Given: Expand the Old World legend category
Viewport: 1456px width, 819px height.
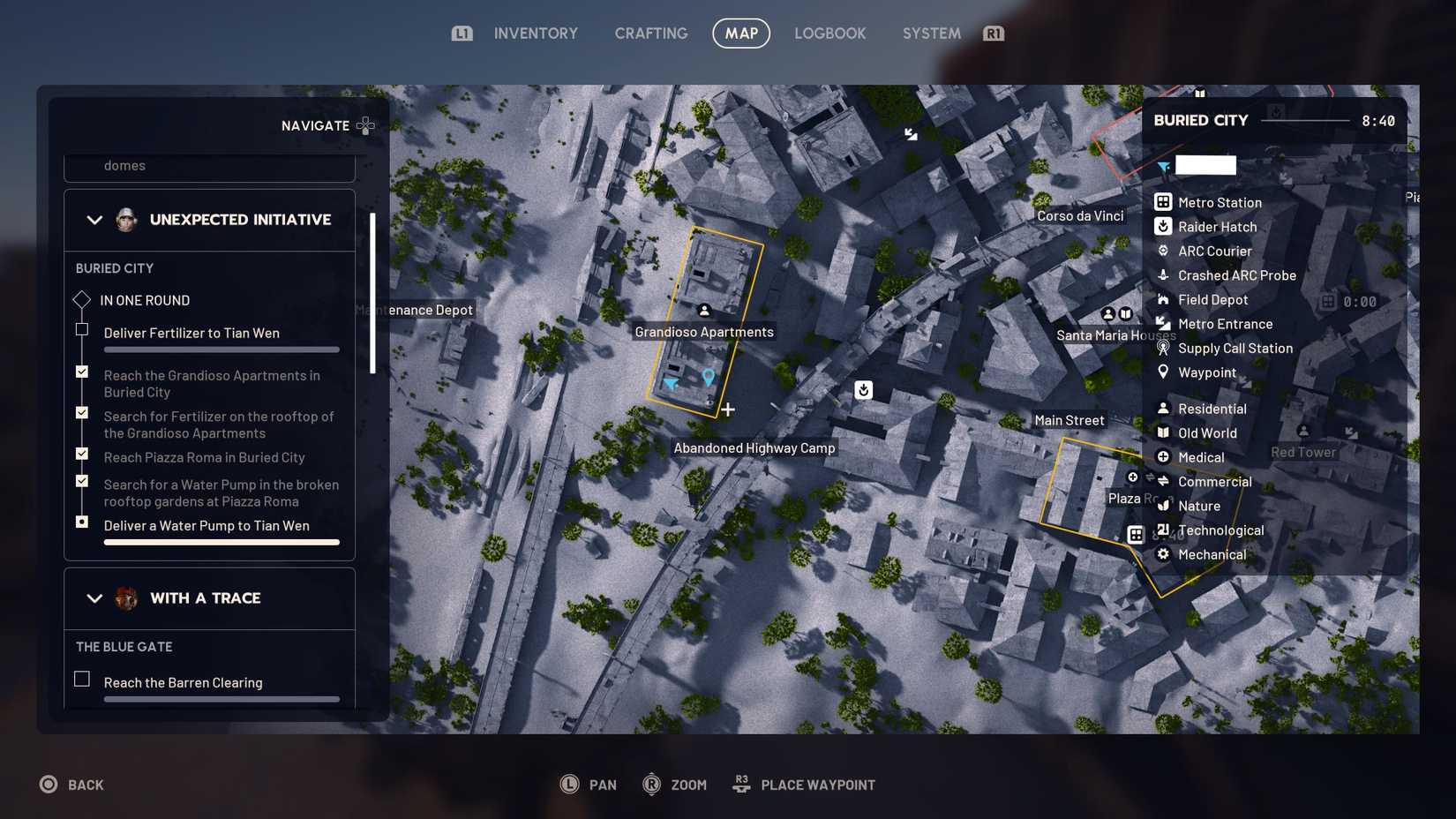Looking at the screenshot, I should coord(1163,432).
